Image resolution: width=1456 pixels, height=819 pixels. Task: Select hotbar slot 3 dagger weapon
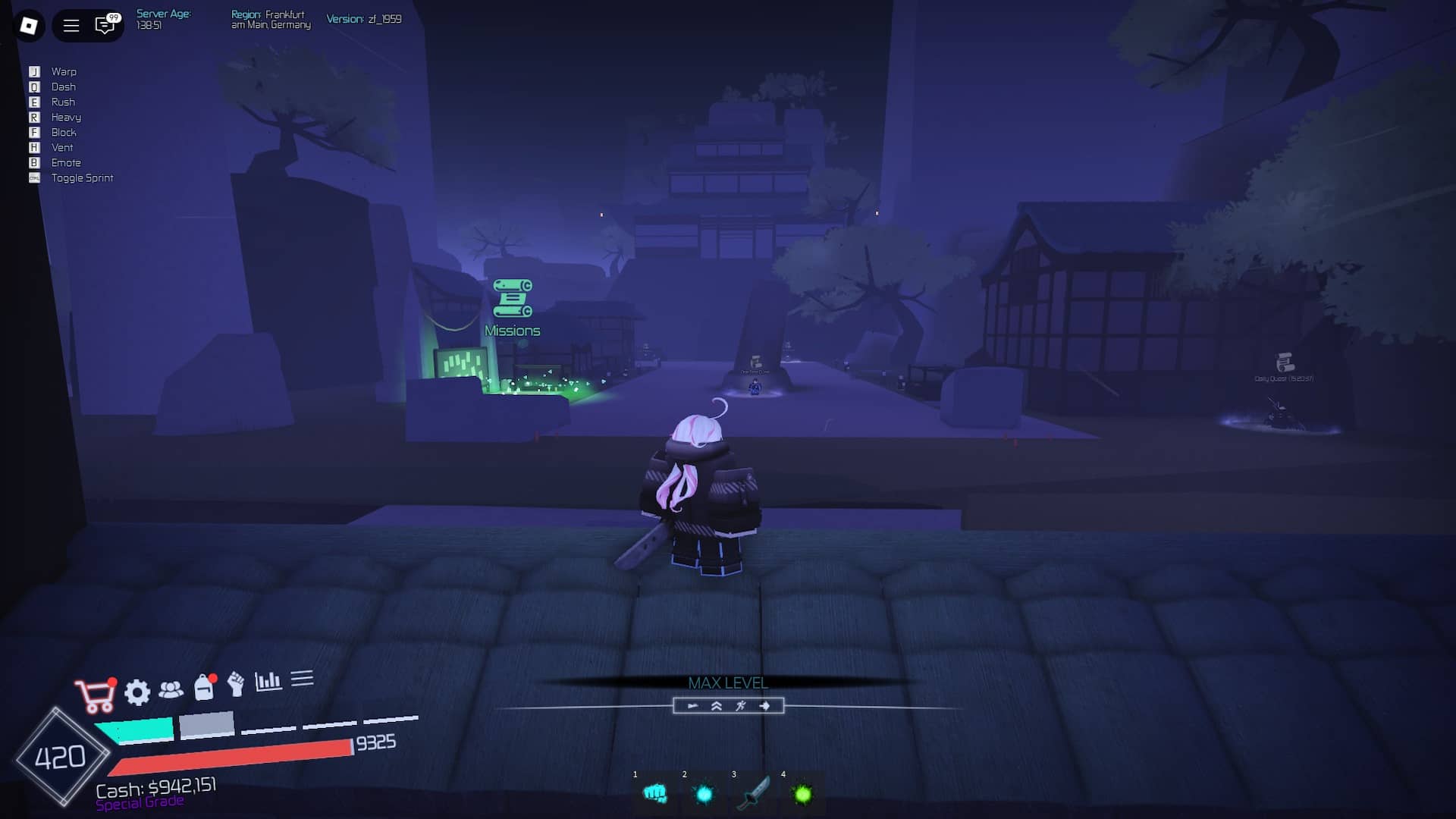click(754, 794)
